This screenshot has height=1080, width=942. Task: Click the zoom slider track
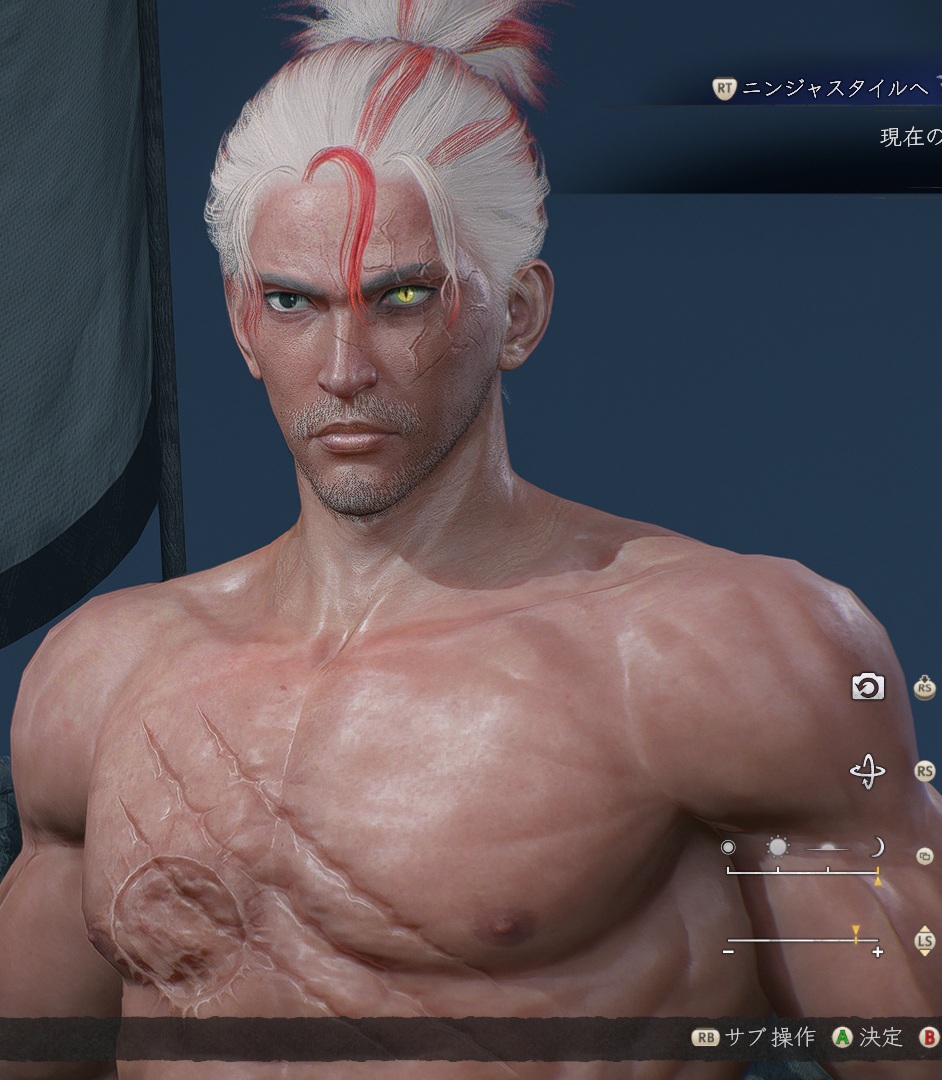coord(802,940)
